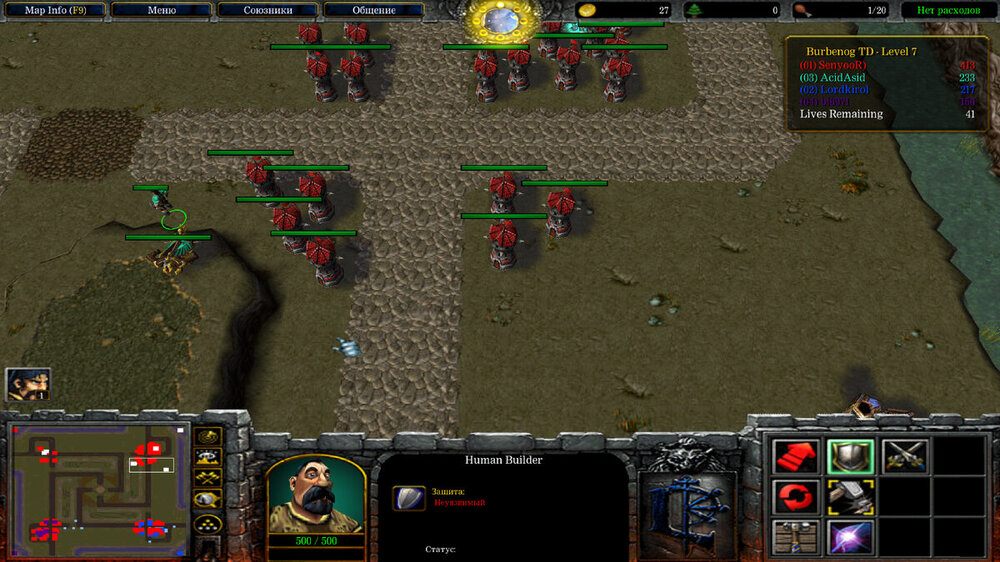Select the red upward arrow command

click(x=796, y=456)
